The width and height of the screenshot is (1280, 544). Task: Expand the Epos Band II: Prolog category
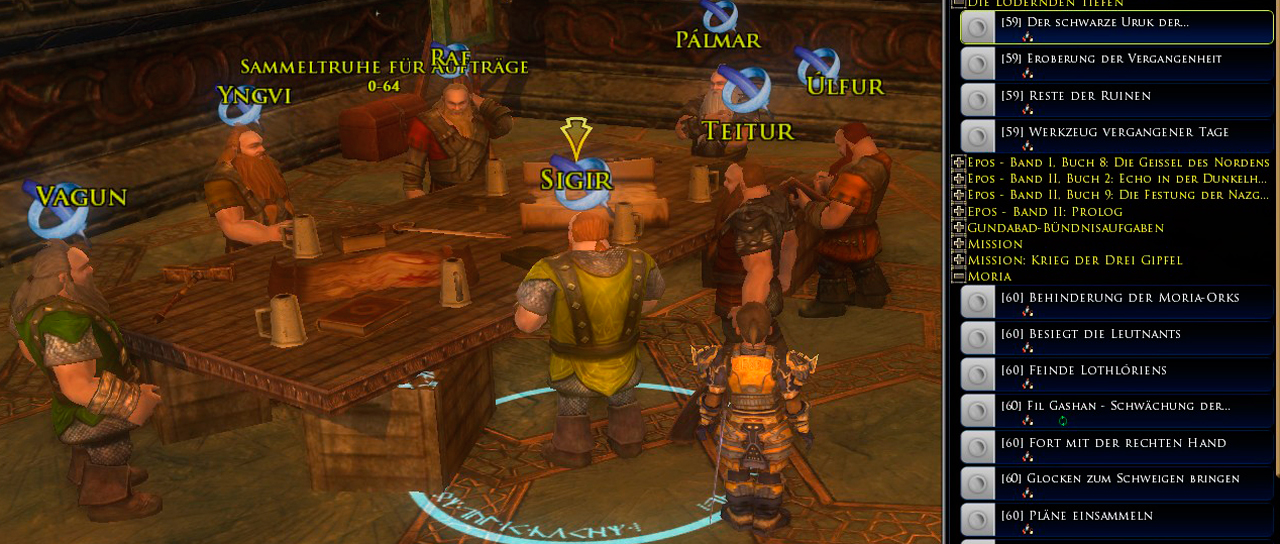(958, 212)
